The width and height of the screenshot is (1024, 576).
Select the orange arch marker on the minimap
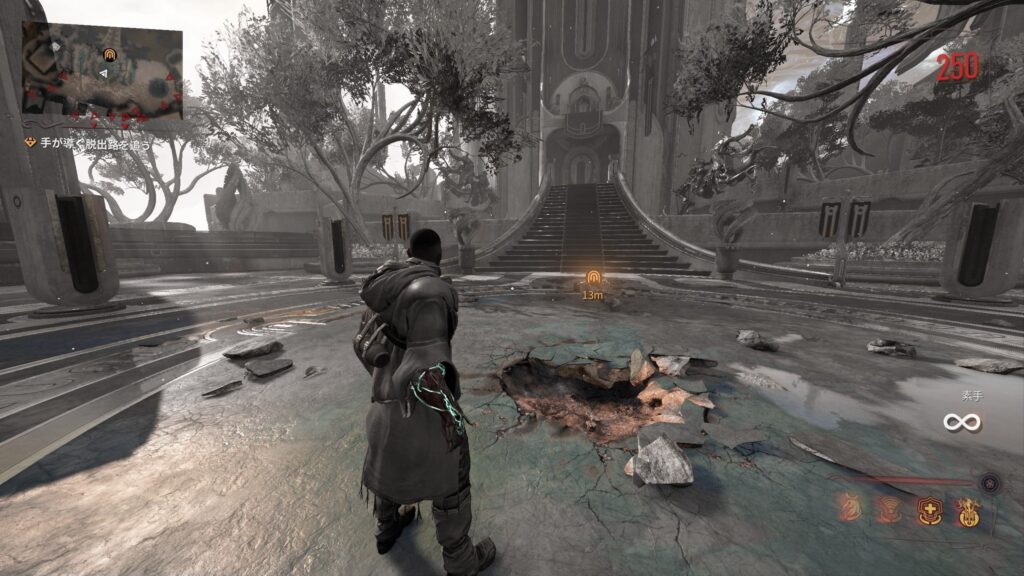(x=109, y=54)
